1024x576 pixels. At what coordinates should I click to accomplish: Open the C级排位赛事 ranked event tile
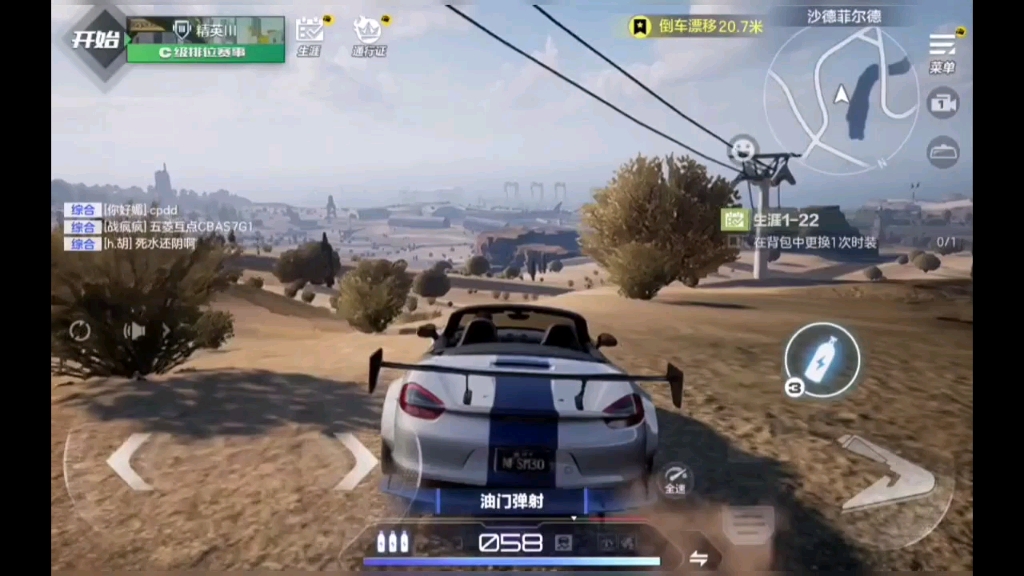[x=205, y=40]
